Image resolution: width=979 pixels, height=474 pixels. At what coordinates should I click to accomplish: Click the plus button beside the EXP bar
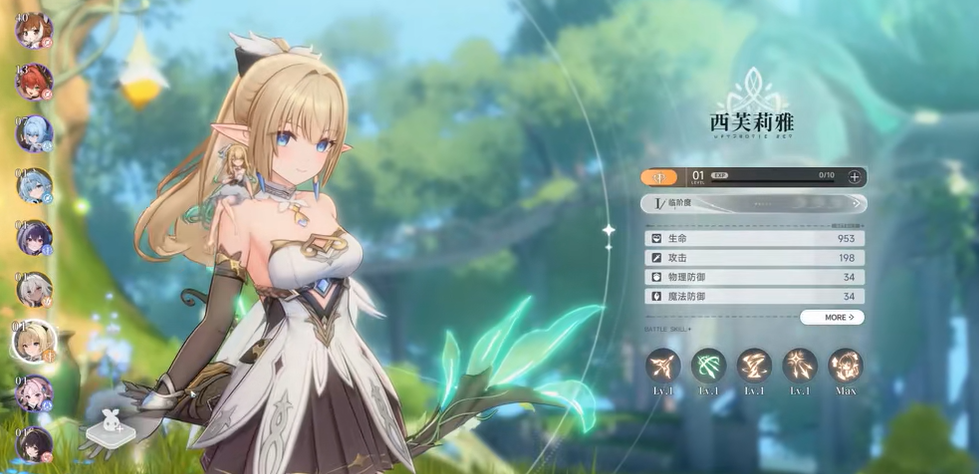[x=854, y=177]
